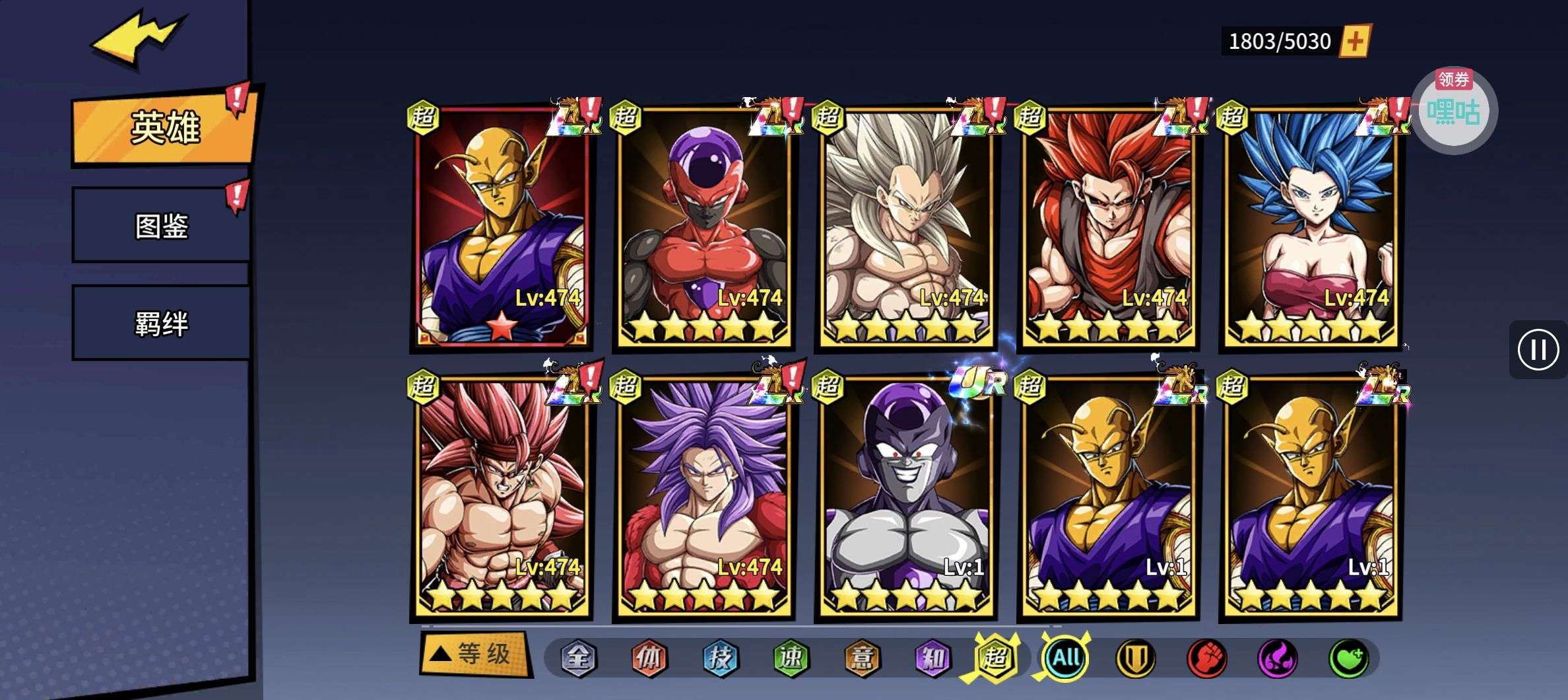The width and height of the screenshot is (1568, 700).
Task: Go back with the yellow lightning arrow
Action: tap(137, 38)
